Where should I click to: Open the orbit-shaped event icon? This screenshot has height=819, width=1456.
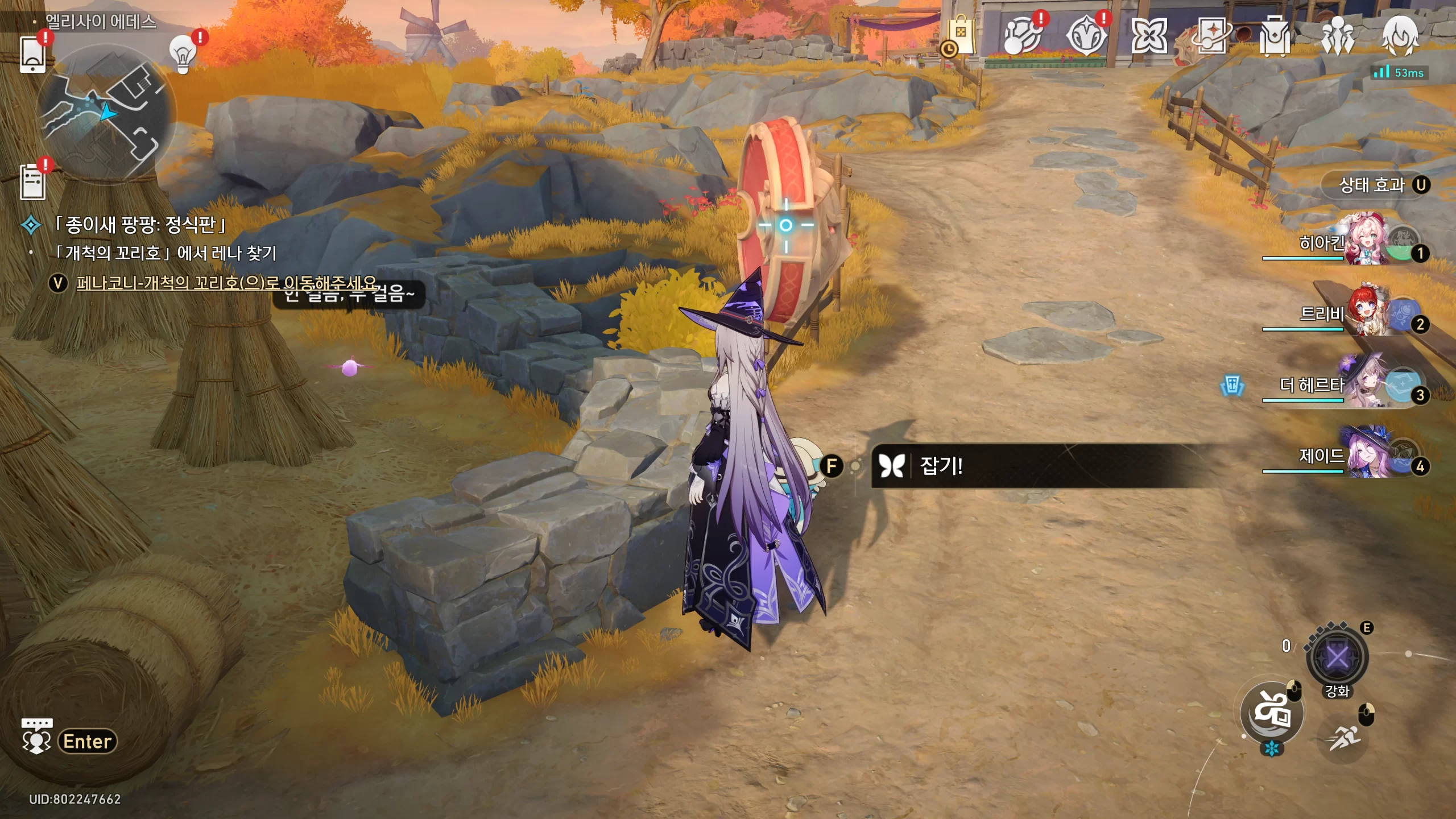1023,36
